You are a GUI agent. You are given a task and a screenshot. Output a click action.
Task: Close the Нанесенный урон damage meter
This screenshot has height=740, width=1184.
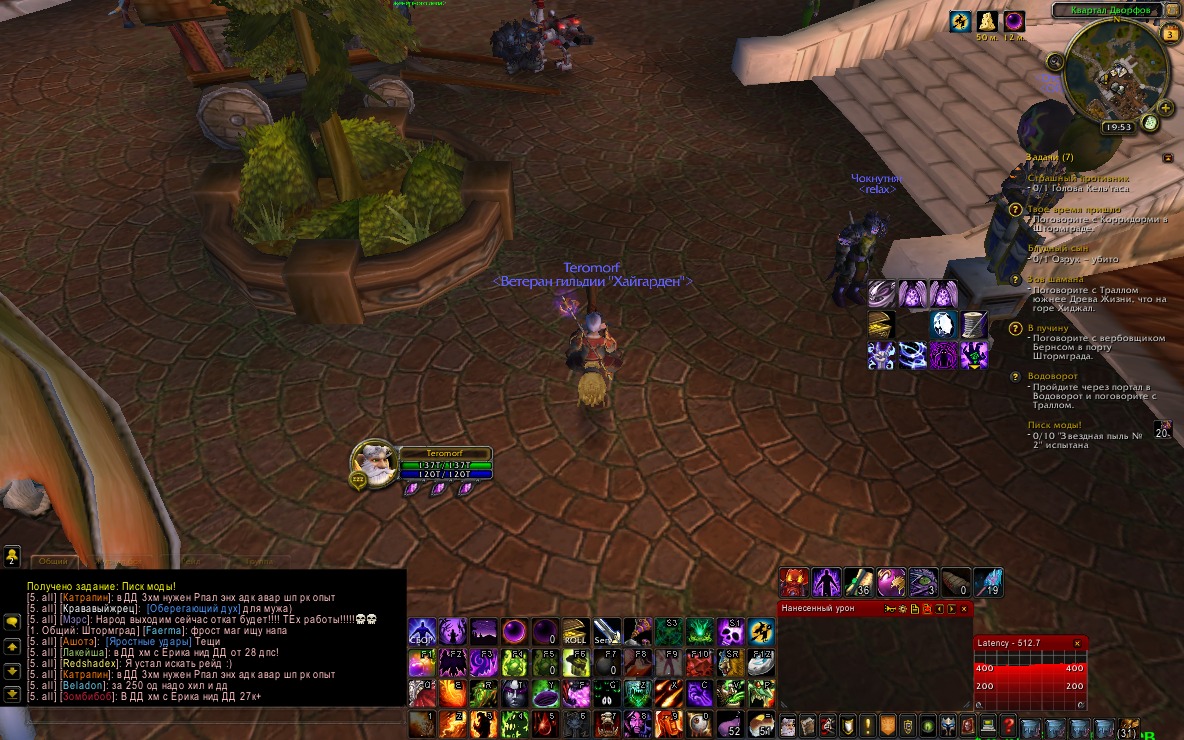click(964, 608)
